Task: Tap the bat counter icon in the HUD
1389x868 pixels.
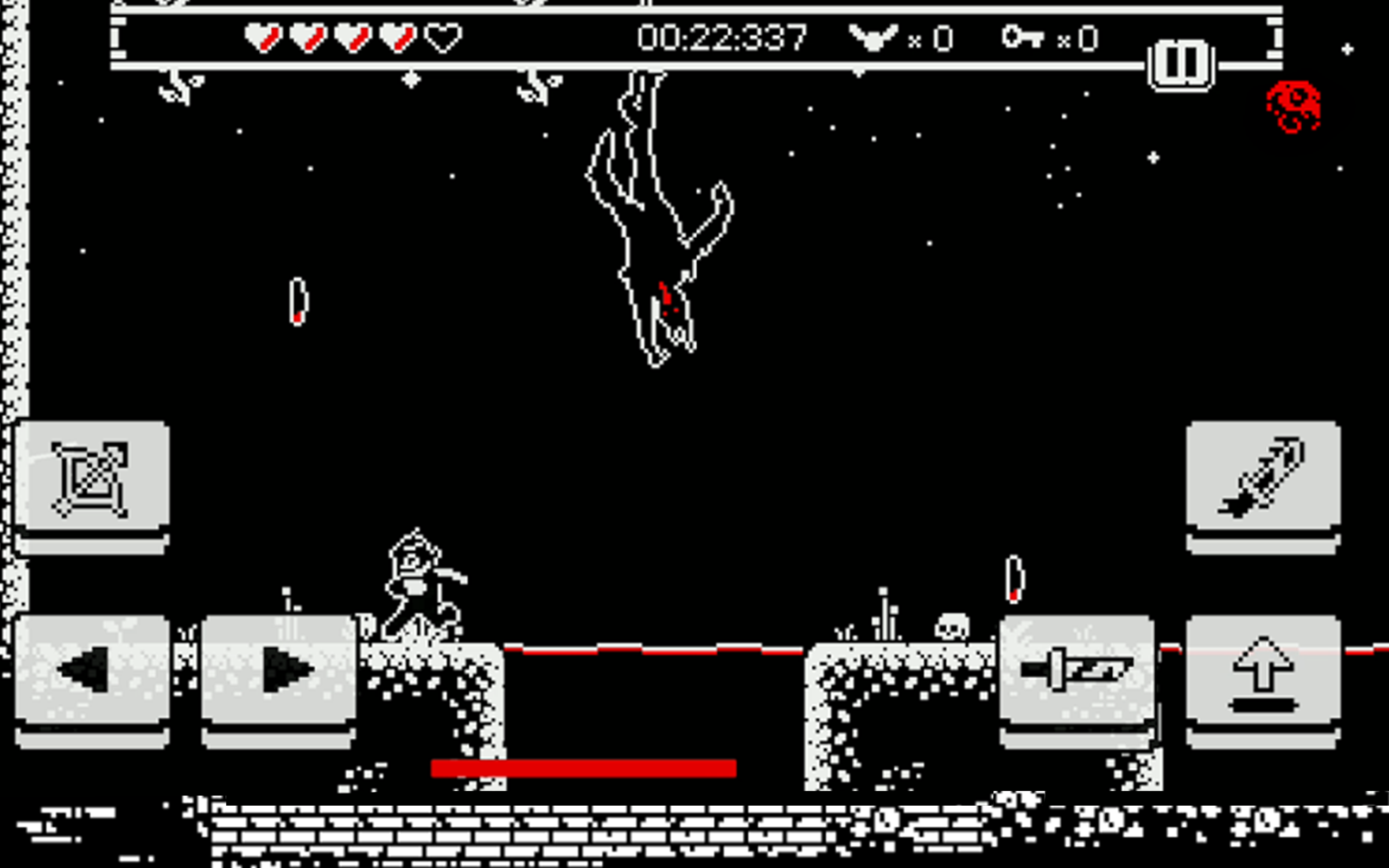Action: [872, 37]
